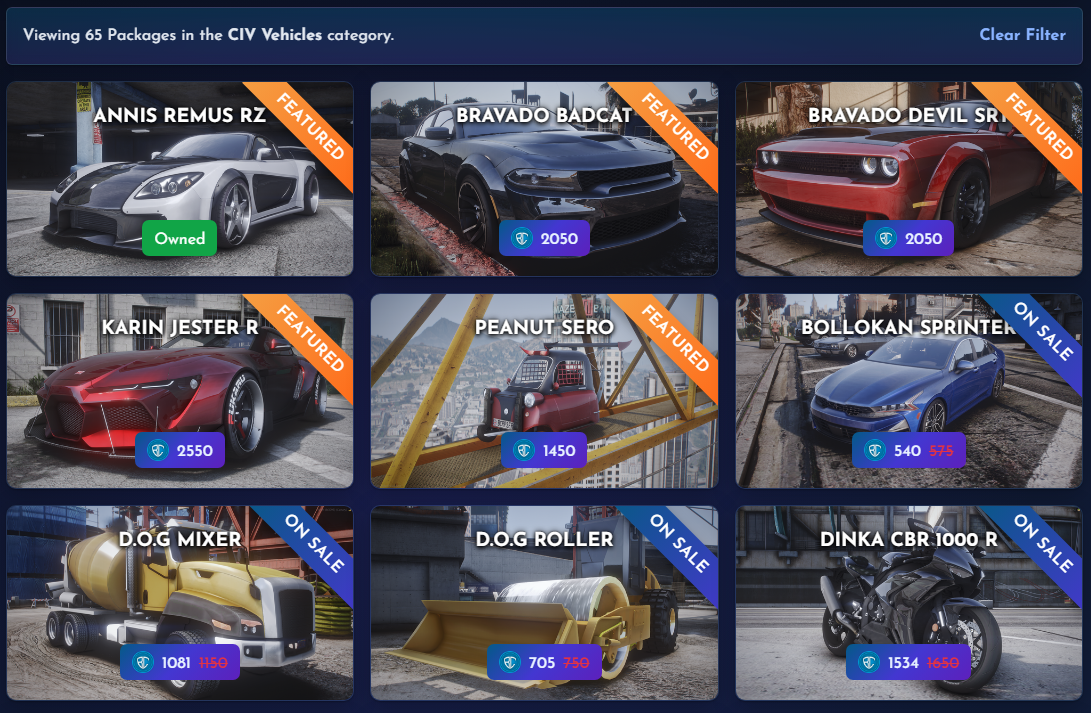Purchase the D.O.G Roller for 705

tap(544, 663)
